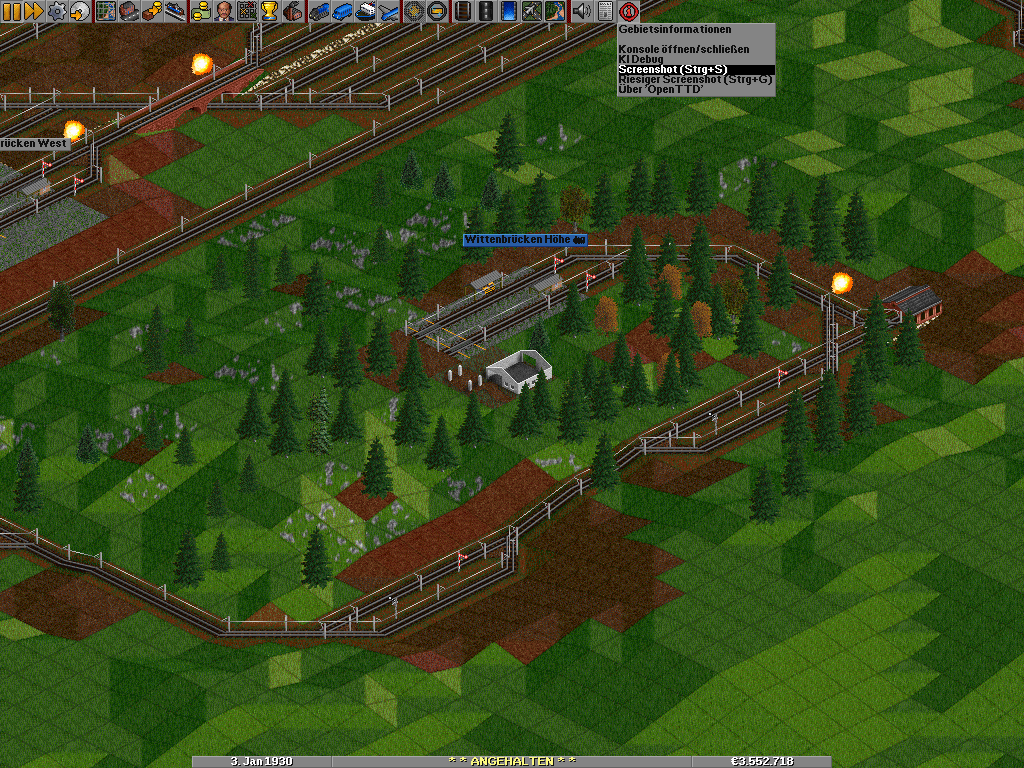Open the town directory
This screenshot has width=1024, height=768.
tap(129, 11)
